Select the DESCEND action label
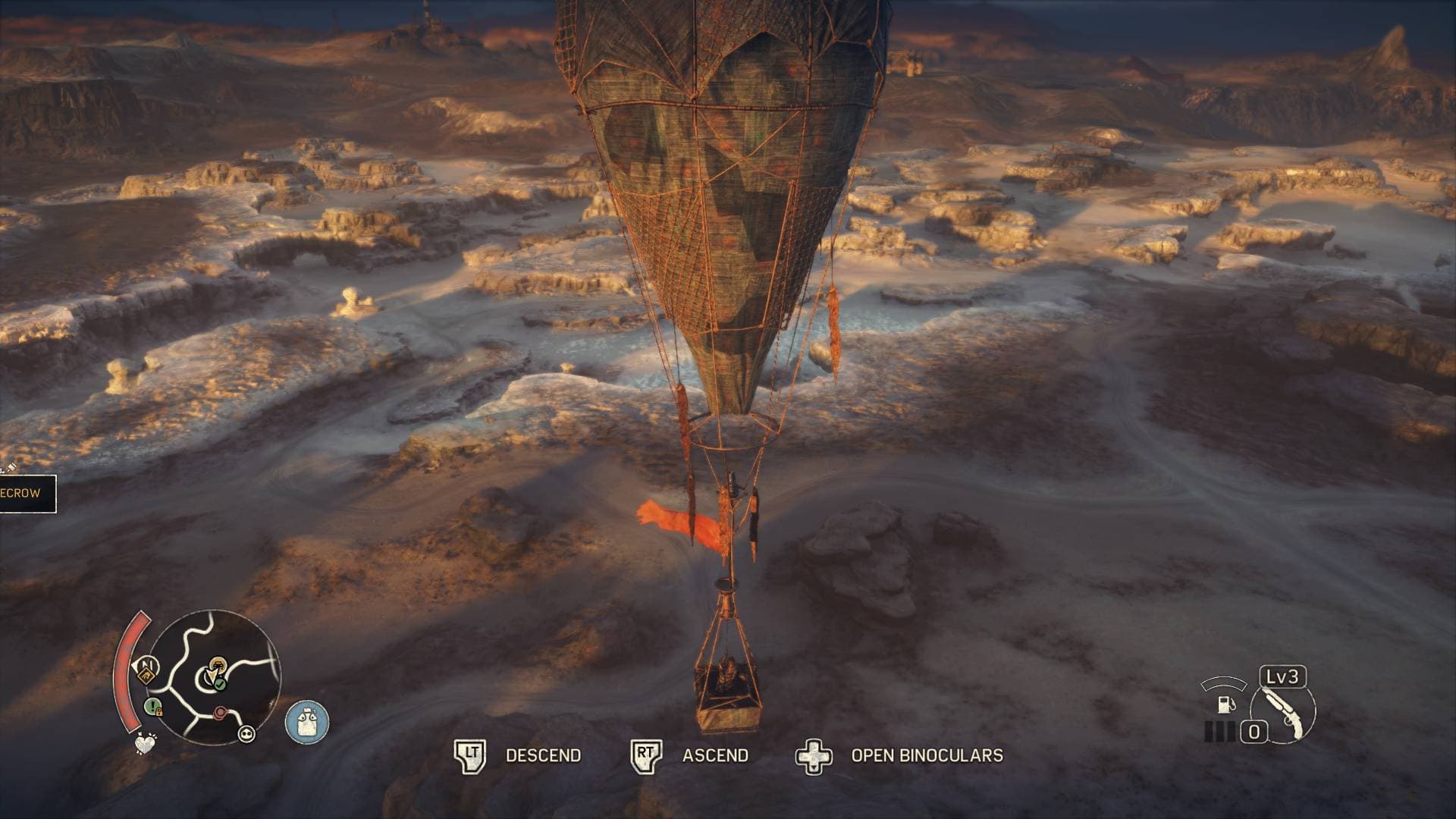Viewport: 1456px width, 819px height. pyautogui.click(x=543, y=755)
